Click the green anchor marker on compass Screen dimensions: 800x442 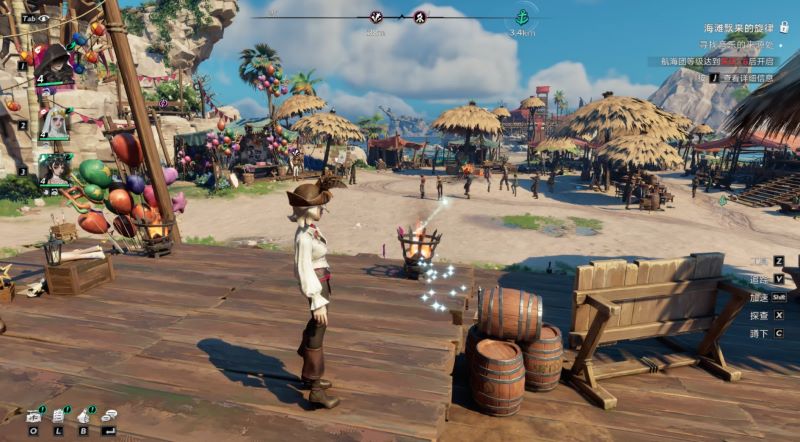click(521, 17)
